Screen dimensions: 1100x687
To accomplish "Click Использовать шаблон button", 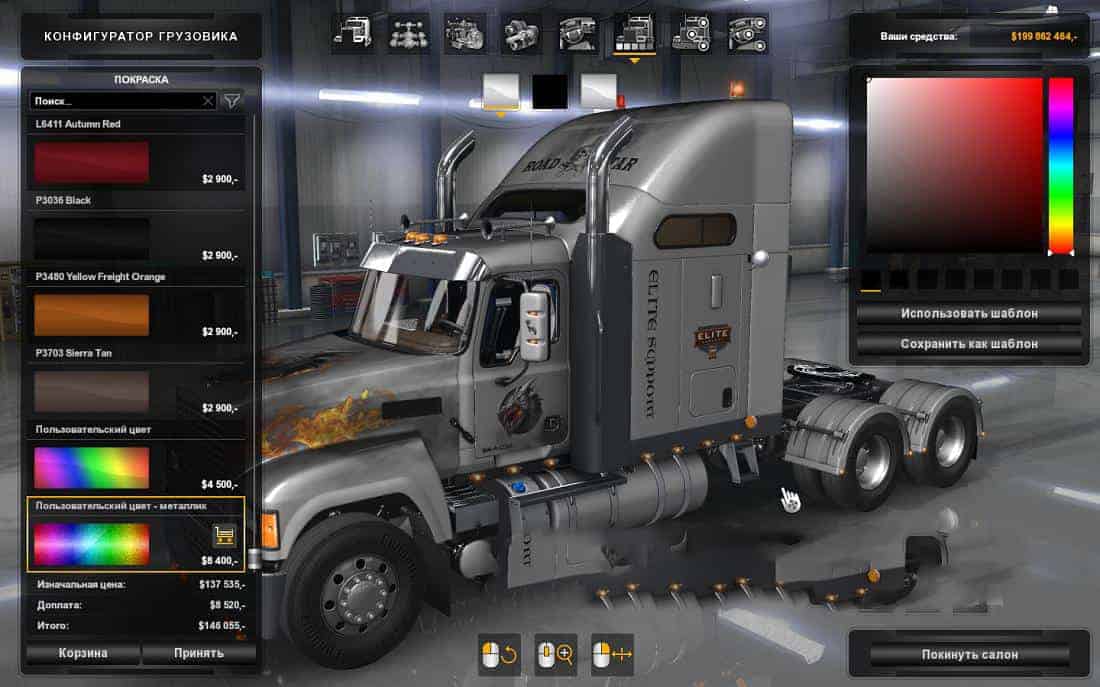I will (x=969, y=313).
